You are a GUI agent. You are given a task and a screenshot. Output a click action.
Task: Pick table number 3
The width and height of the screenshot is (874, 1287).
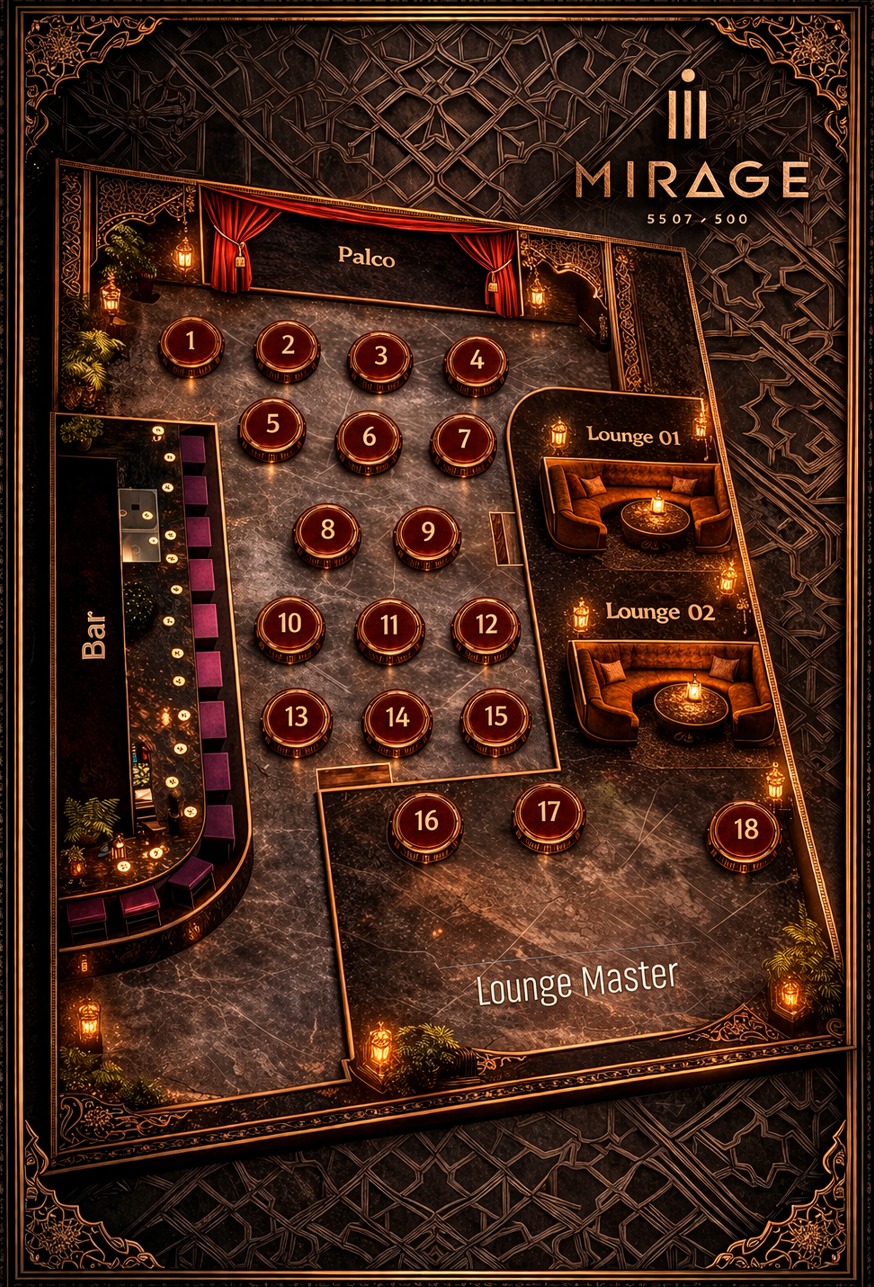coord(380,358)
